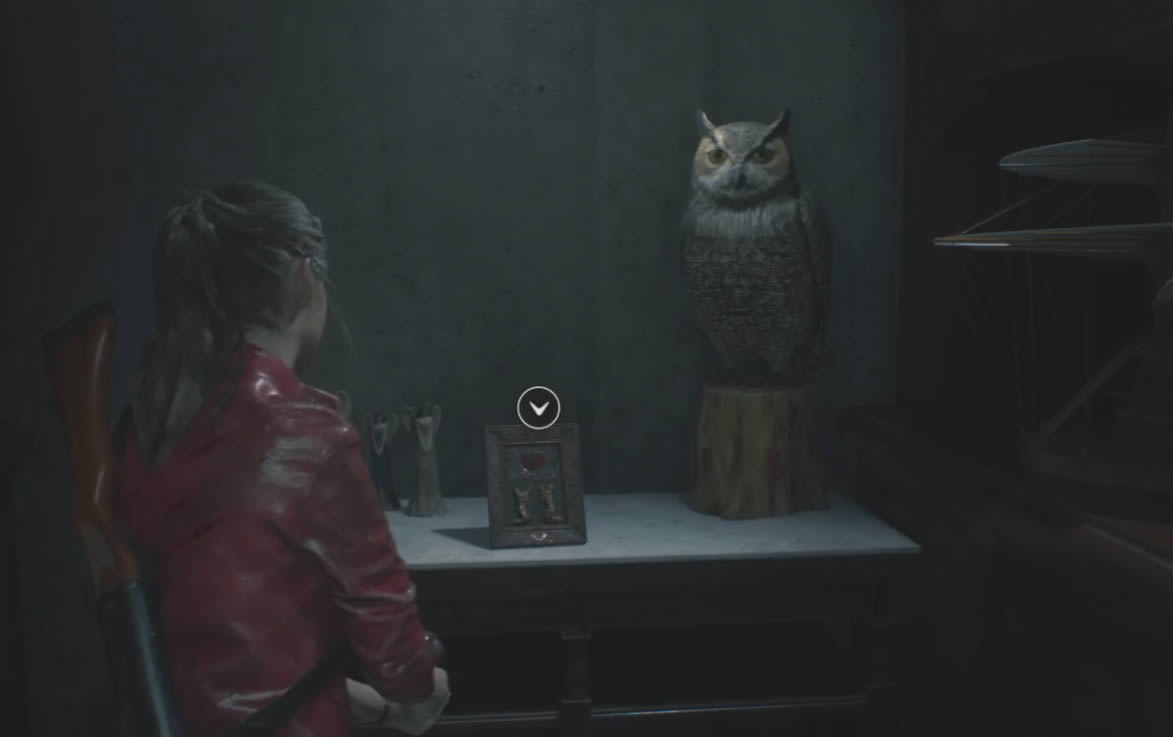Select the circular chevron interaction marker

pos(538,408)
